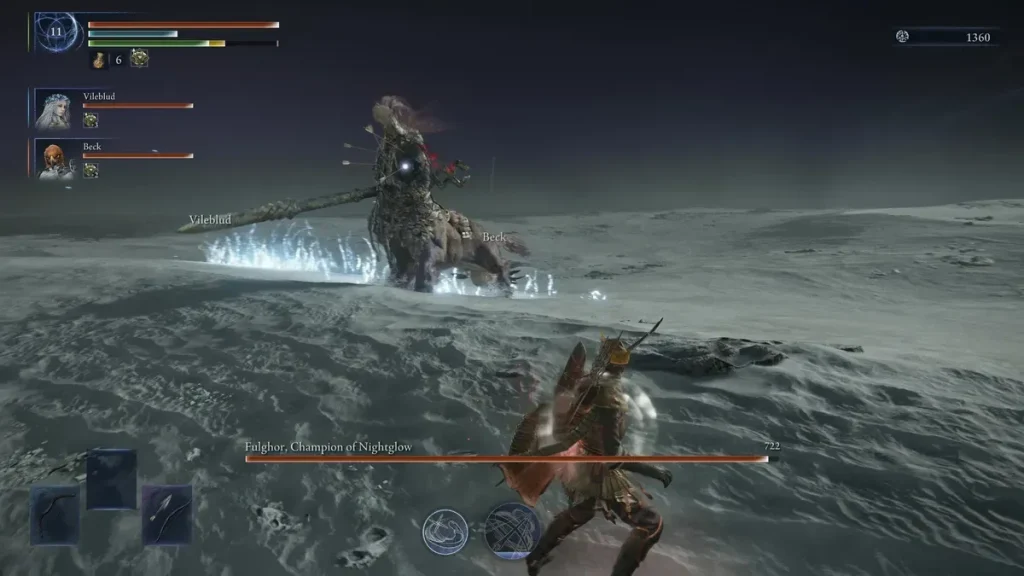Activate the smaller round character skill icon
The image size is (1024, 576).
point(445,531)
